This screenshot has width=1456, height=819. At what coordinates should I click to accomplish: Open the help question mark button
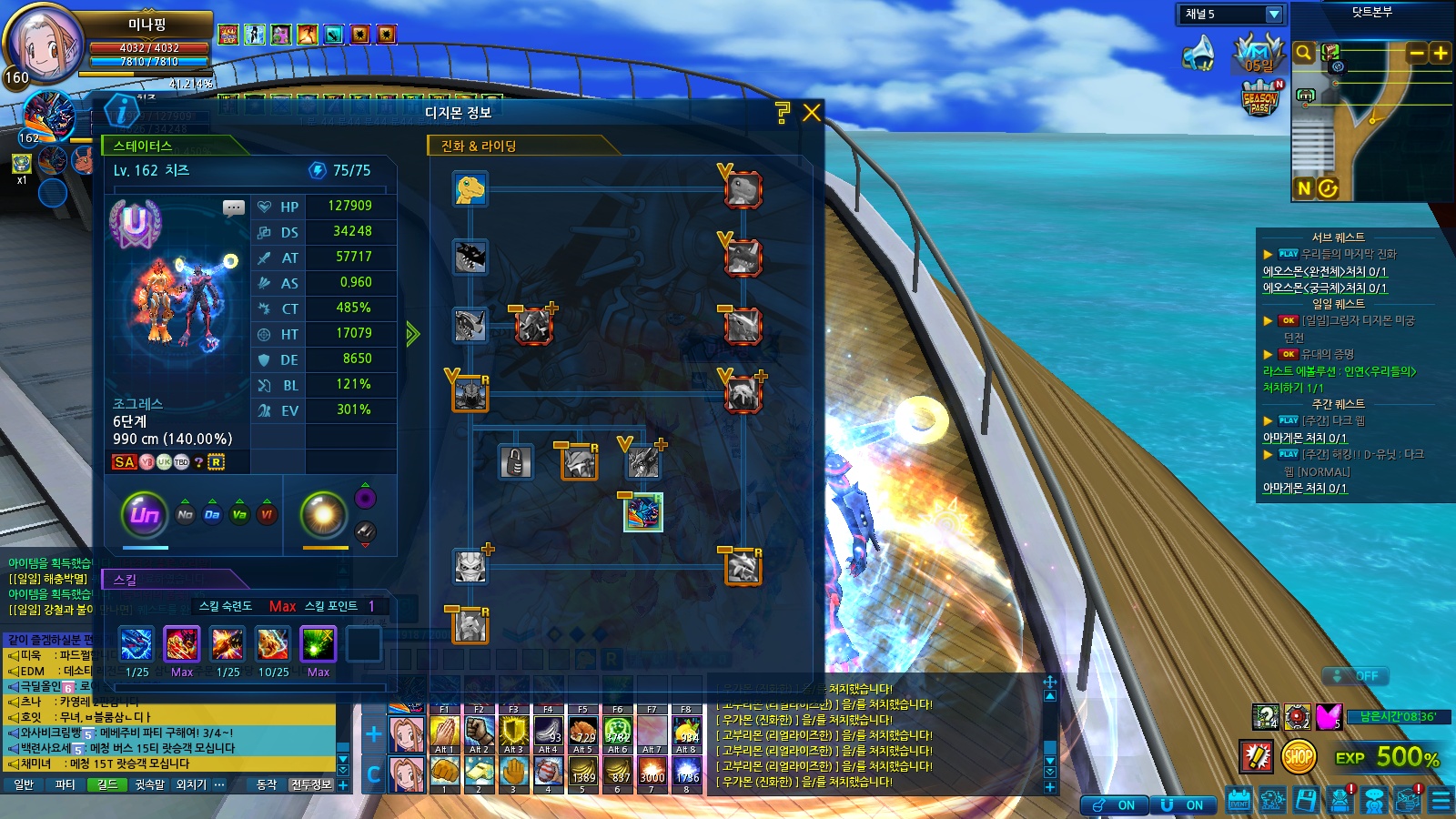(783, 113)
